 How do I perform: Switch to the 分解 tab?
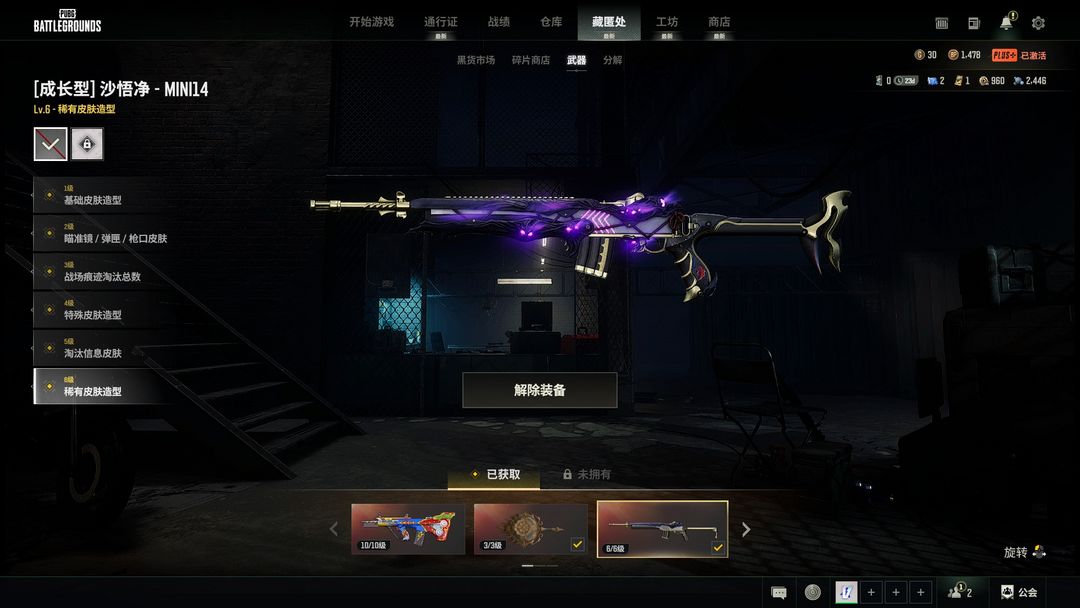click(612, 60)
